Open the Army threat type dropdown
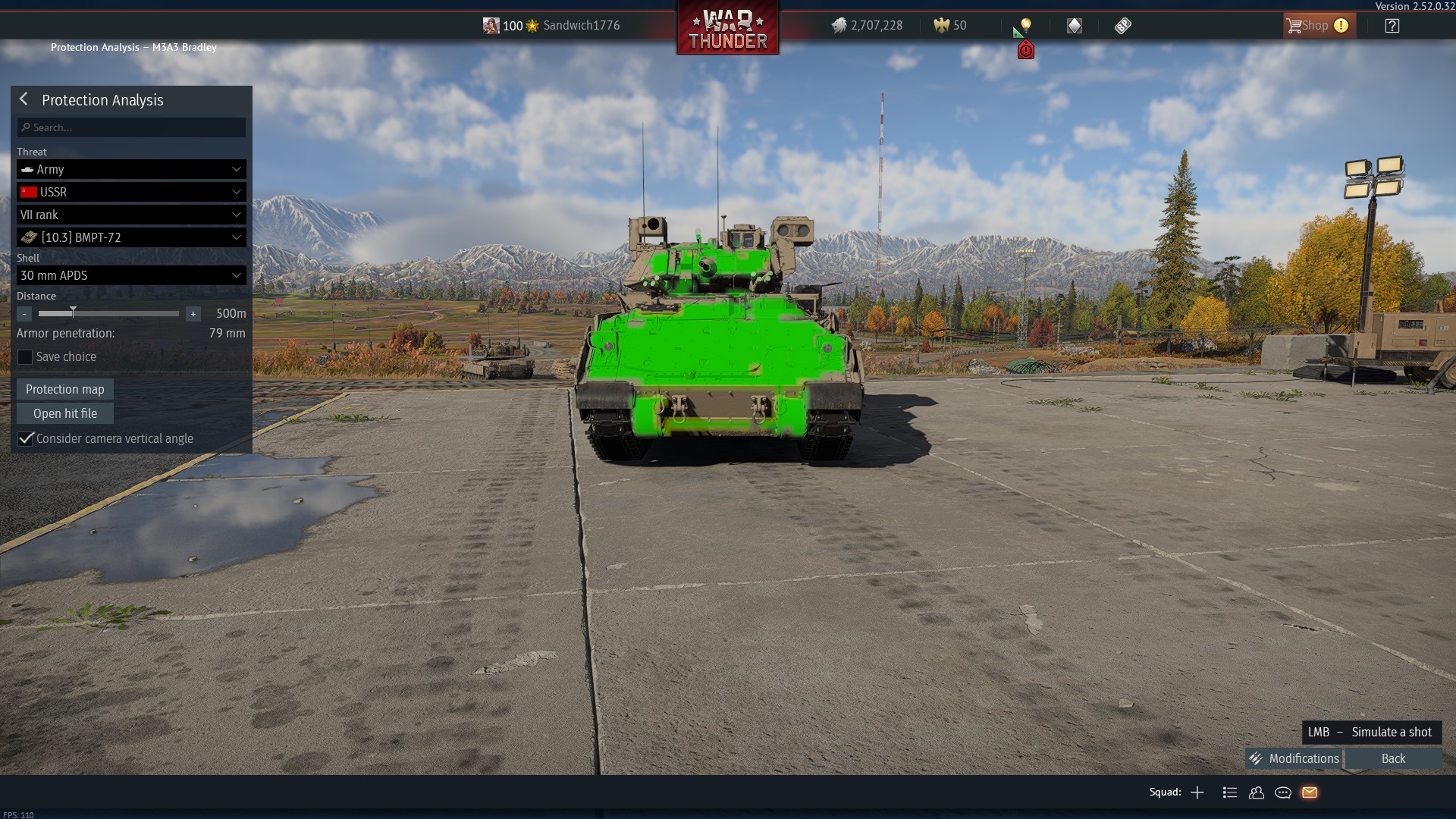This screenshot has width=1456, height=819. pyautogui.click(x=131, y=169)
